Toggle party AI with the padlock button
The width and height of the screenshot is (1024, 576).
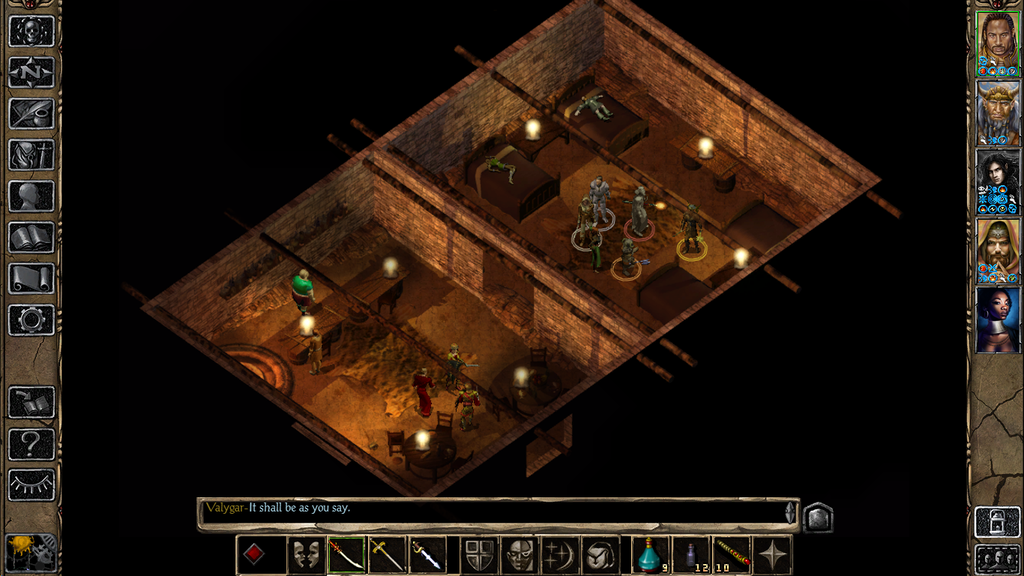tap(997, 522)
